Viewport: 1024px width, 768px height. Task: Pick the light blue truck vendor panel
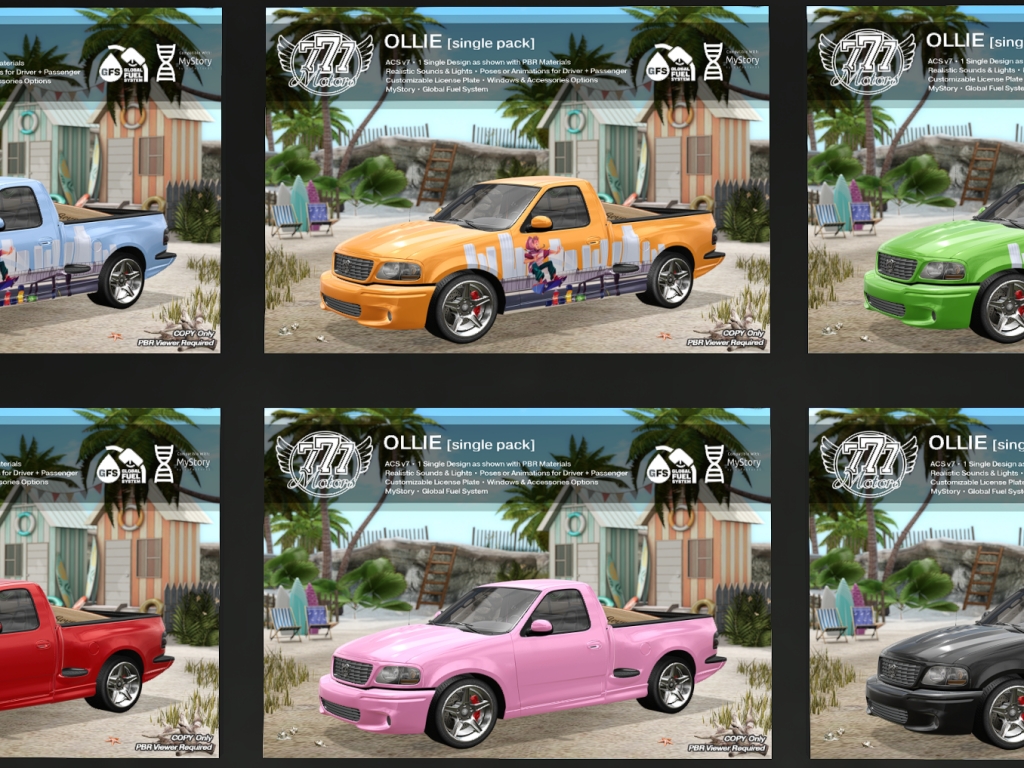click(110, 180)
